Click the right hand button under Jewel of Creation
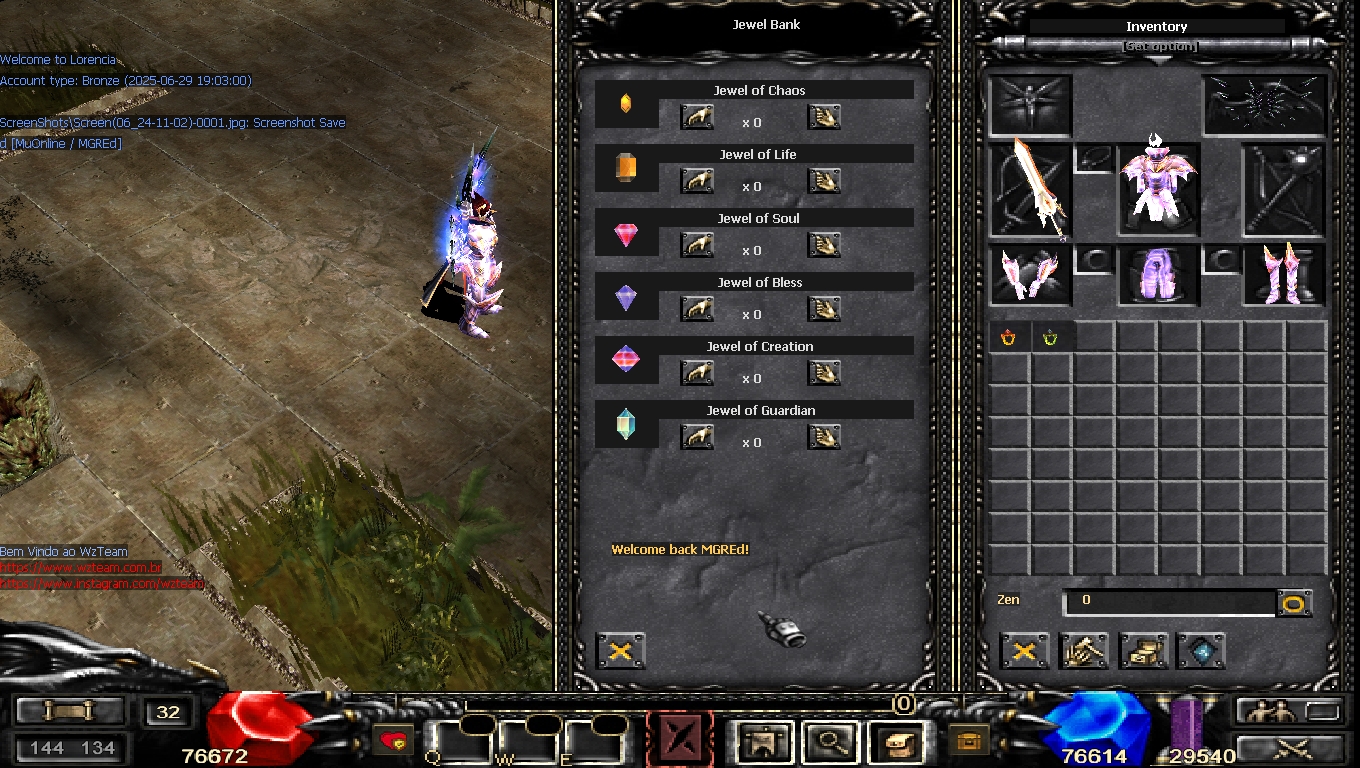1360x768 pixels. [x=824, y=374]
